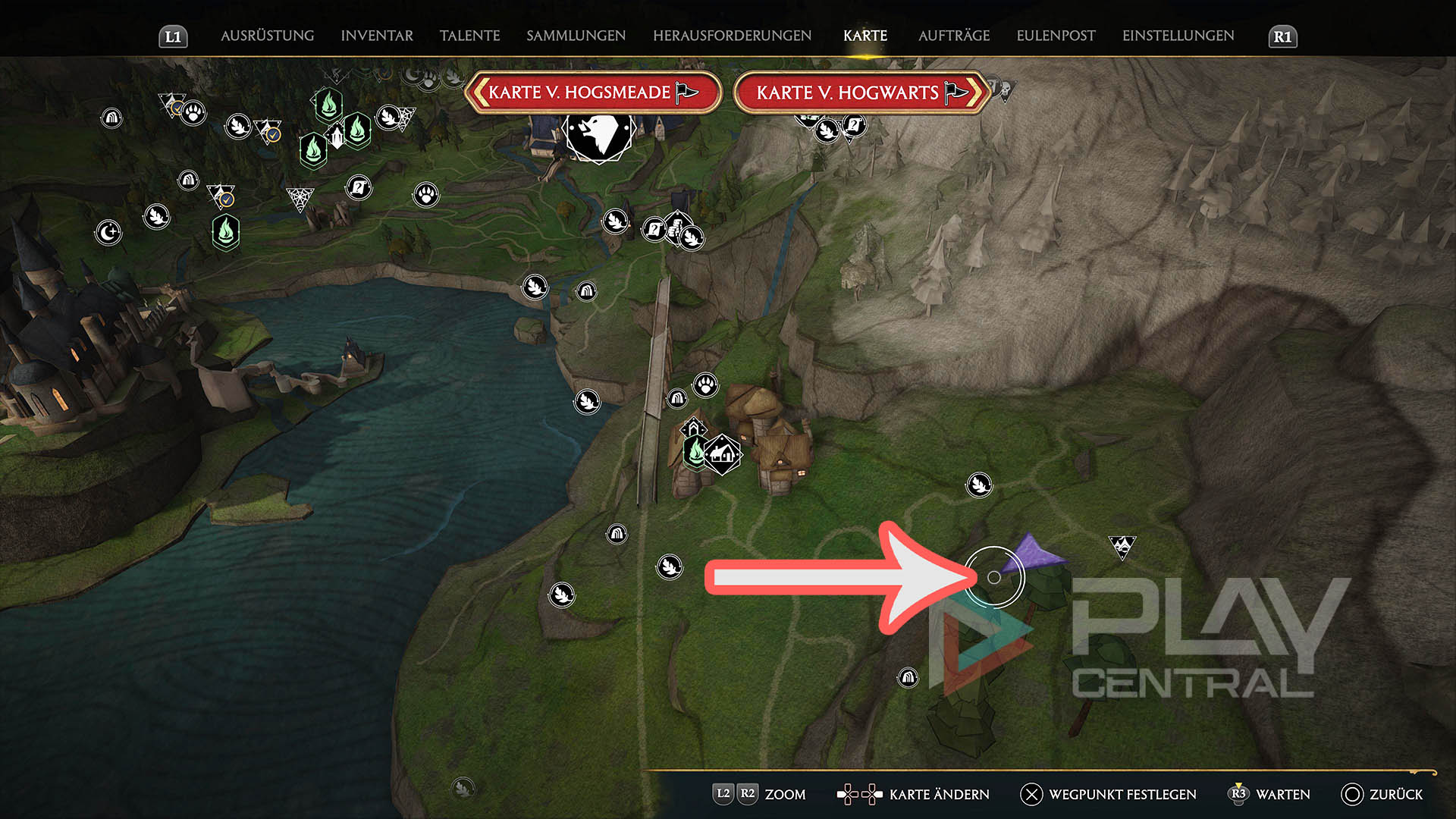Show the Sammlungen tab
Image resolution: width=1456 pixels, height=819 pixels.
click(576, 36)
